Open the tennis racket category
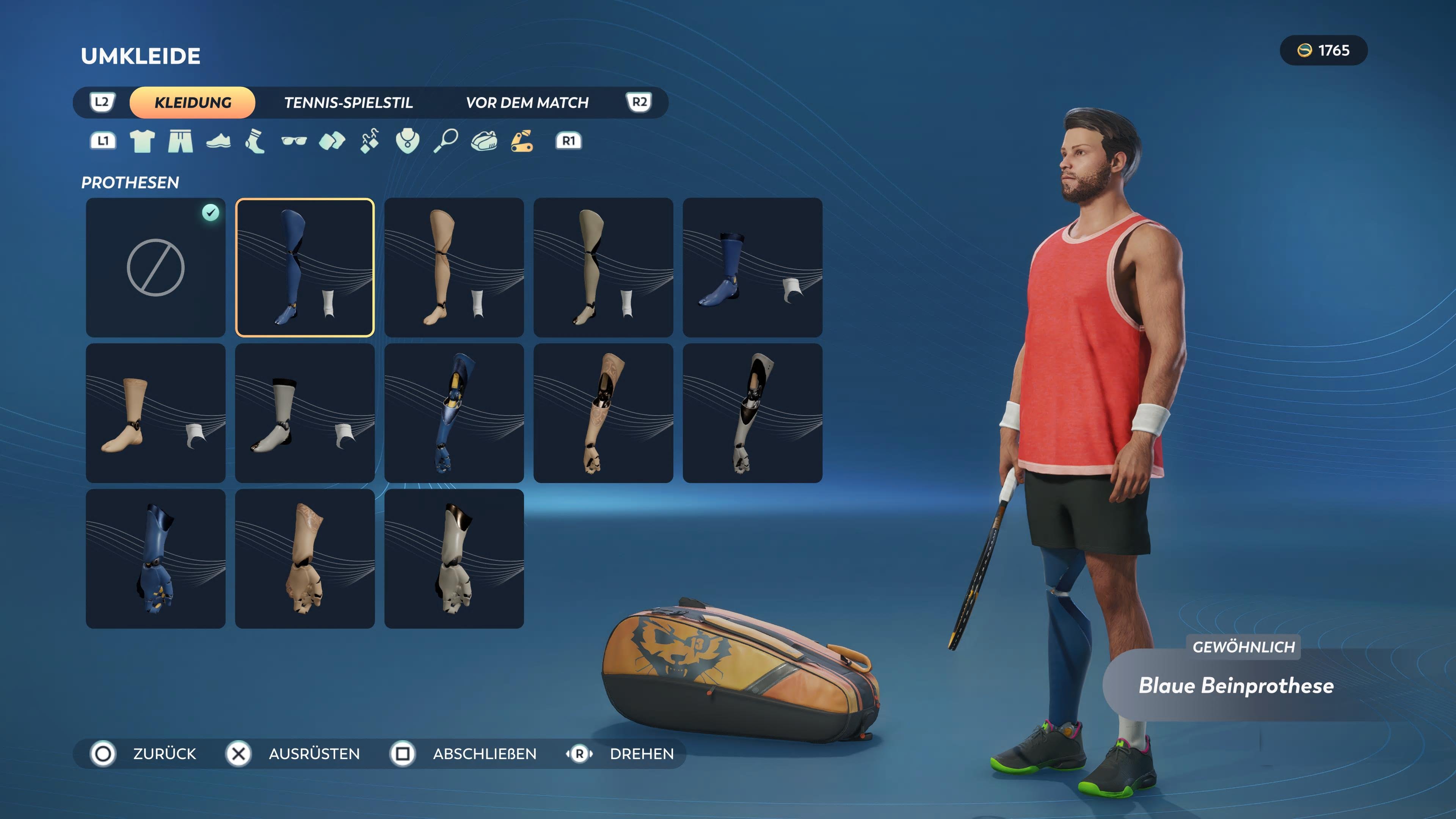 click(x=446, y=141)
